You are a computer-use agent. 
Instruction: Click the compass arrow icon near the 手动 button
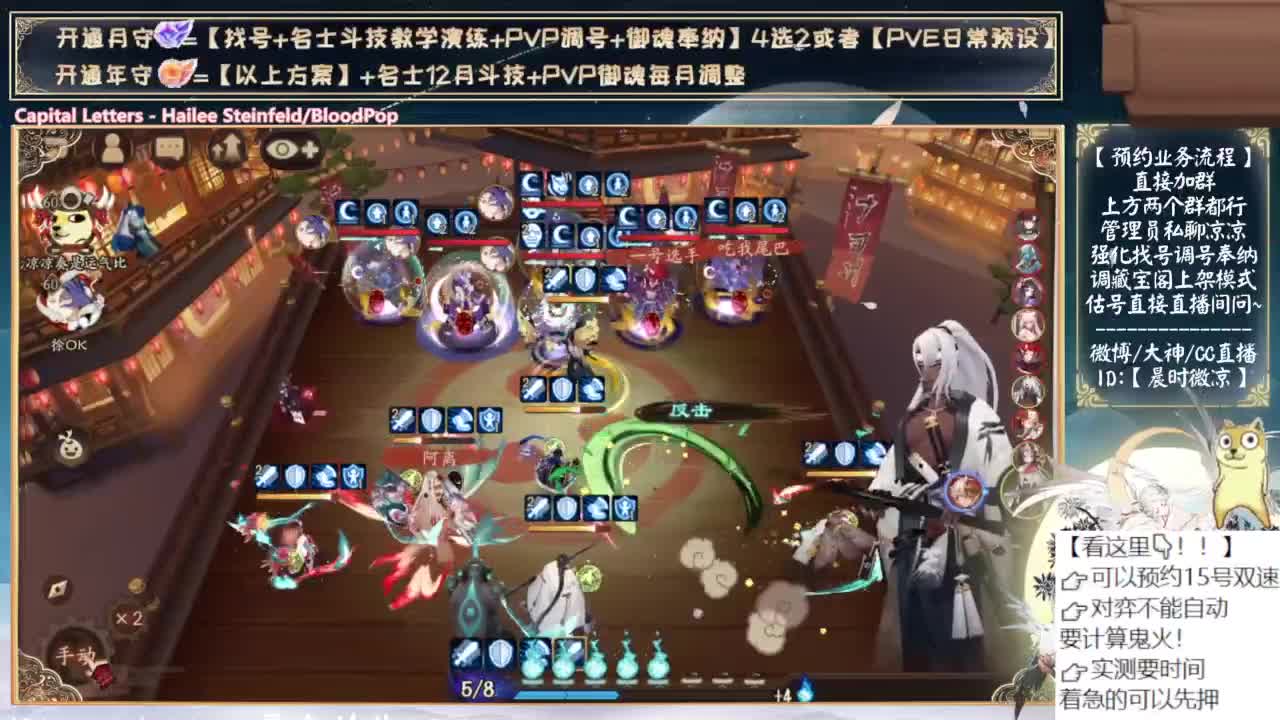coord(57,588)
